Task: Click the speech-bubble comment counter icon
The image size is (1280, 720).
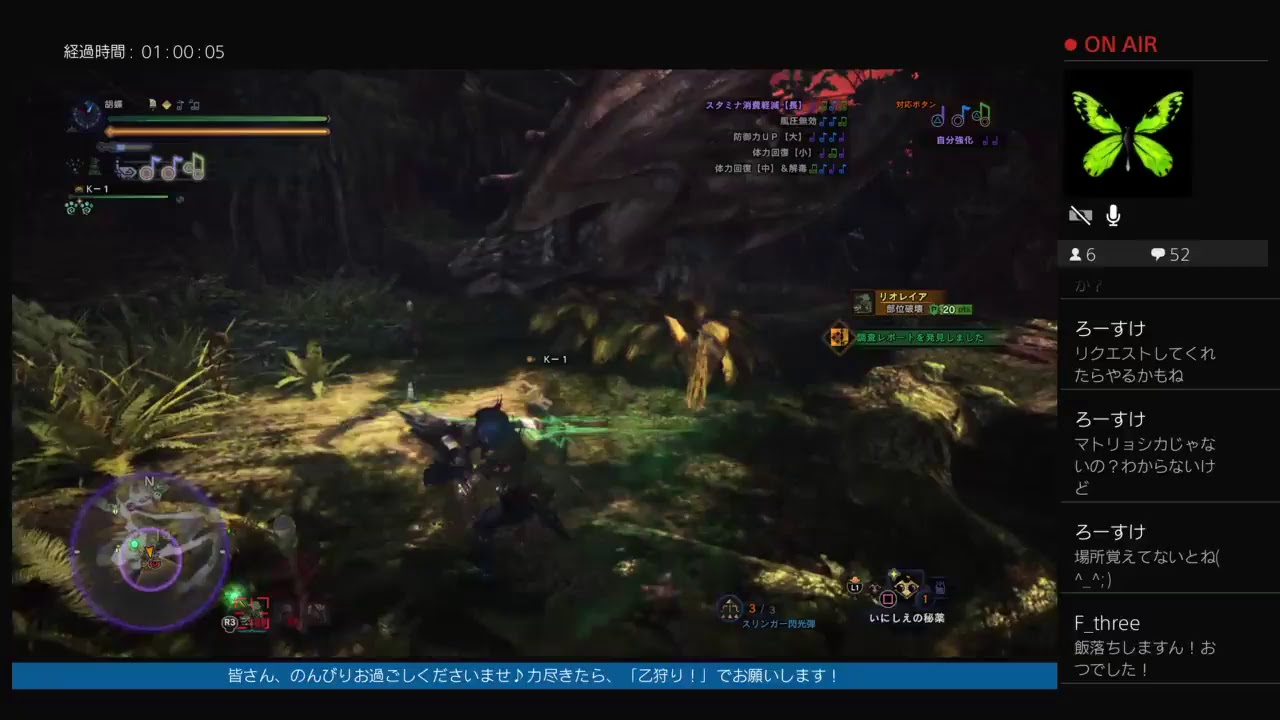Action: tap(1158, 254)
